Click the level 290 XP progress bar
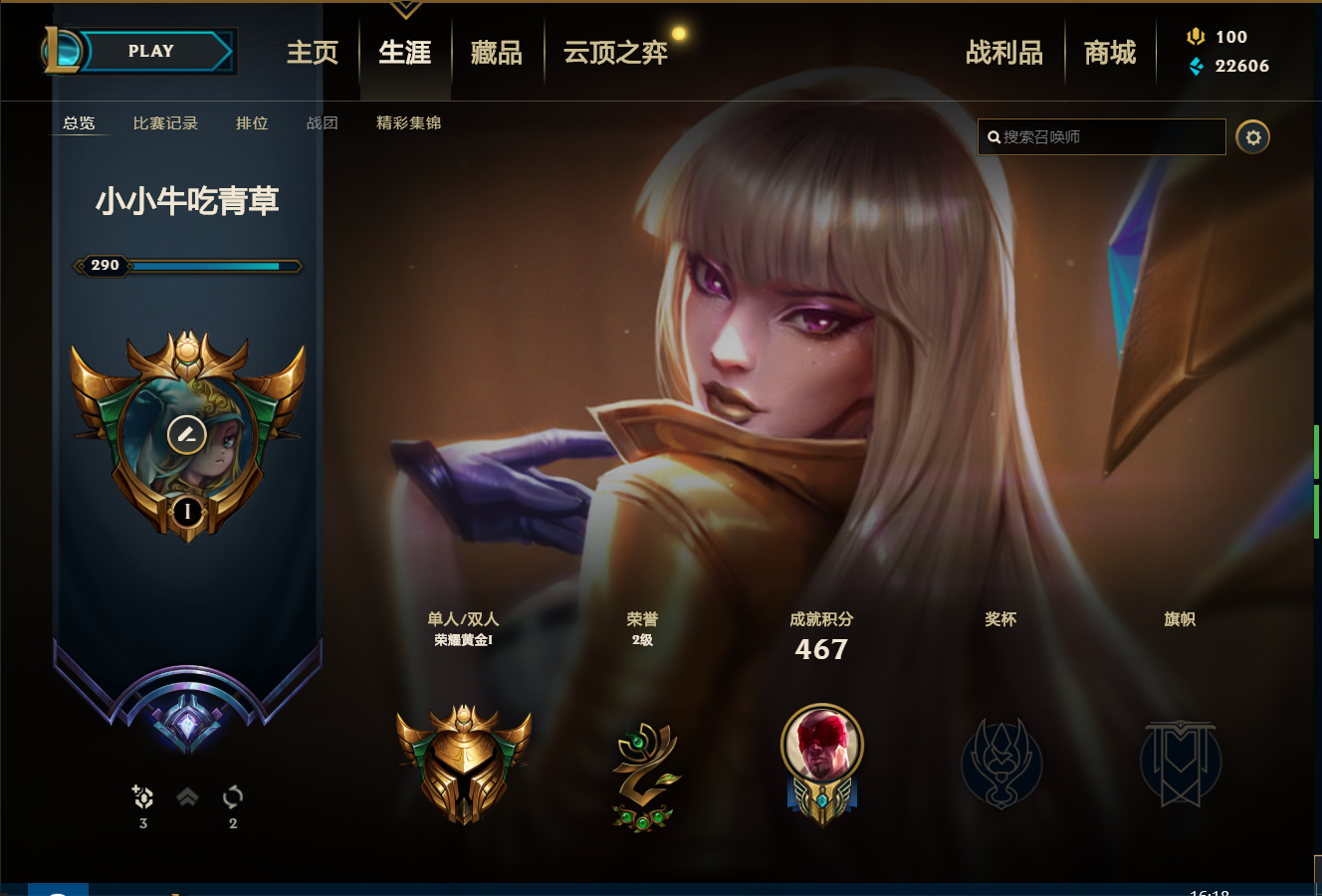 pyautogui.click(x=189, y=266)
